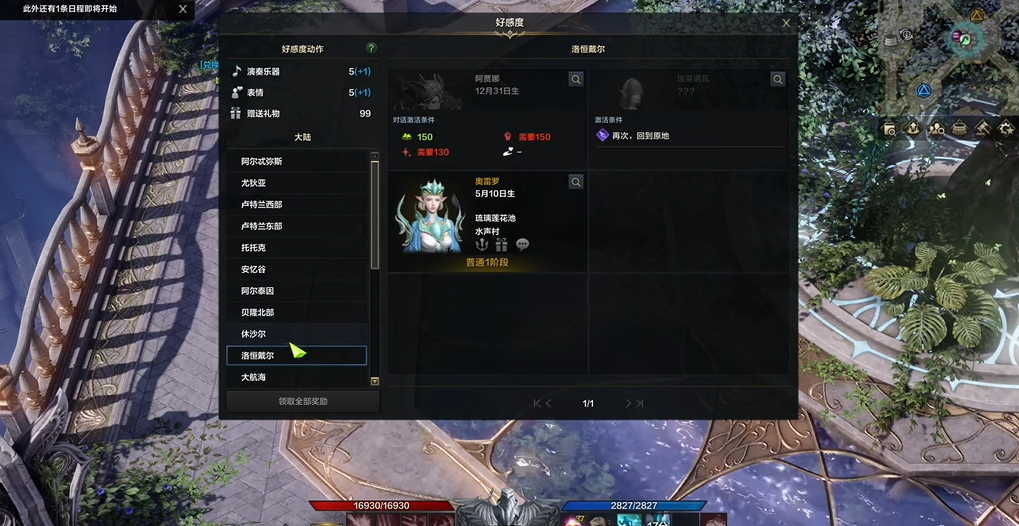This screenshot has width=1019, height=526.
Task: Select the 大航海 list entry
Action: click(x=297, y=378)
